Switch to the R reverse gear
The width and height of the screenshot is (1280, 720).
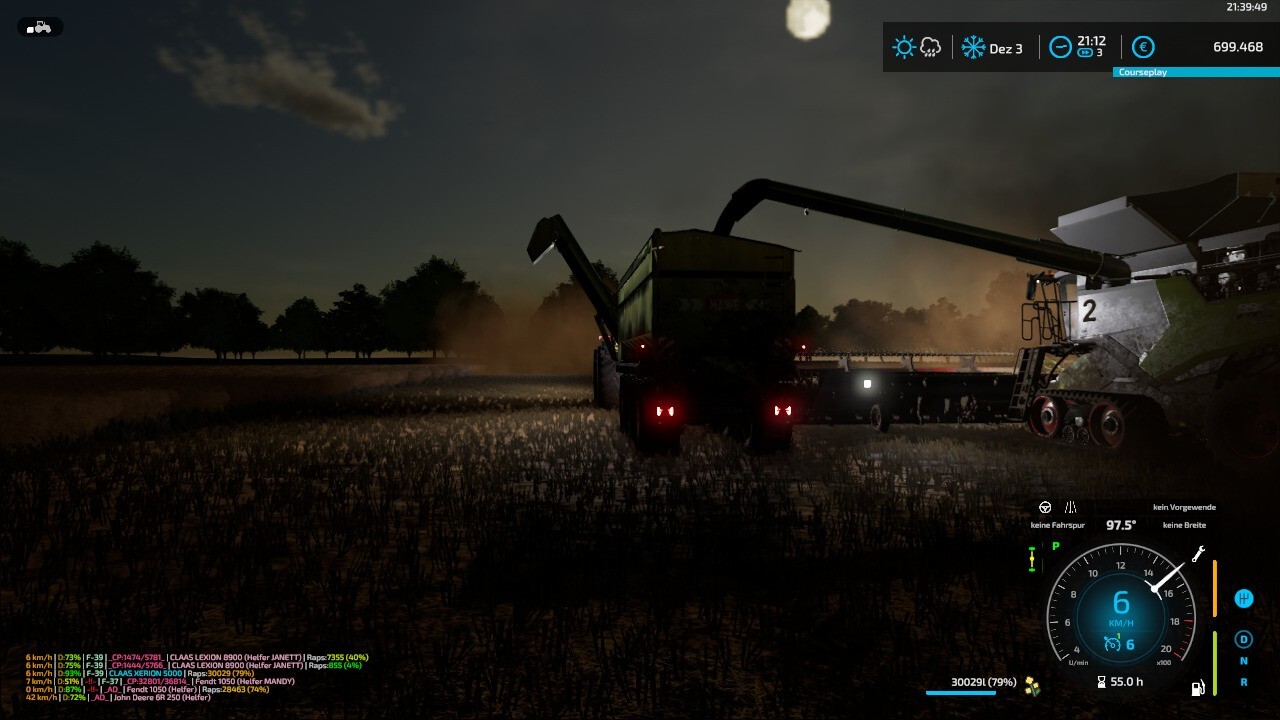[1244, 682]
